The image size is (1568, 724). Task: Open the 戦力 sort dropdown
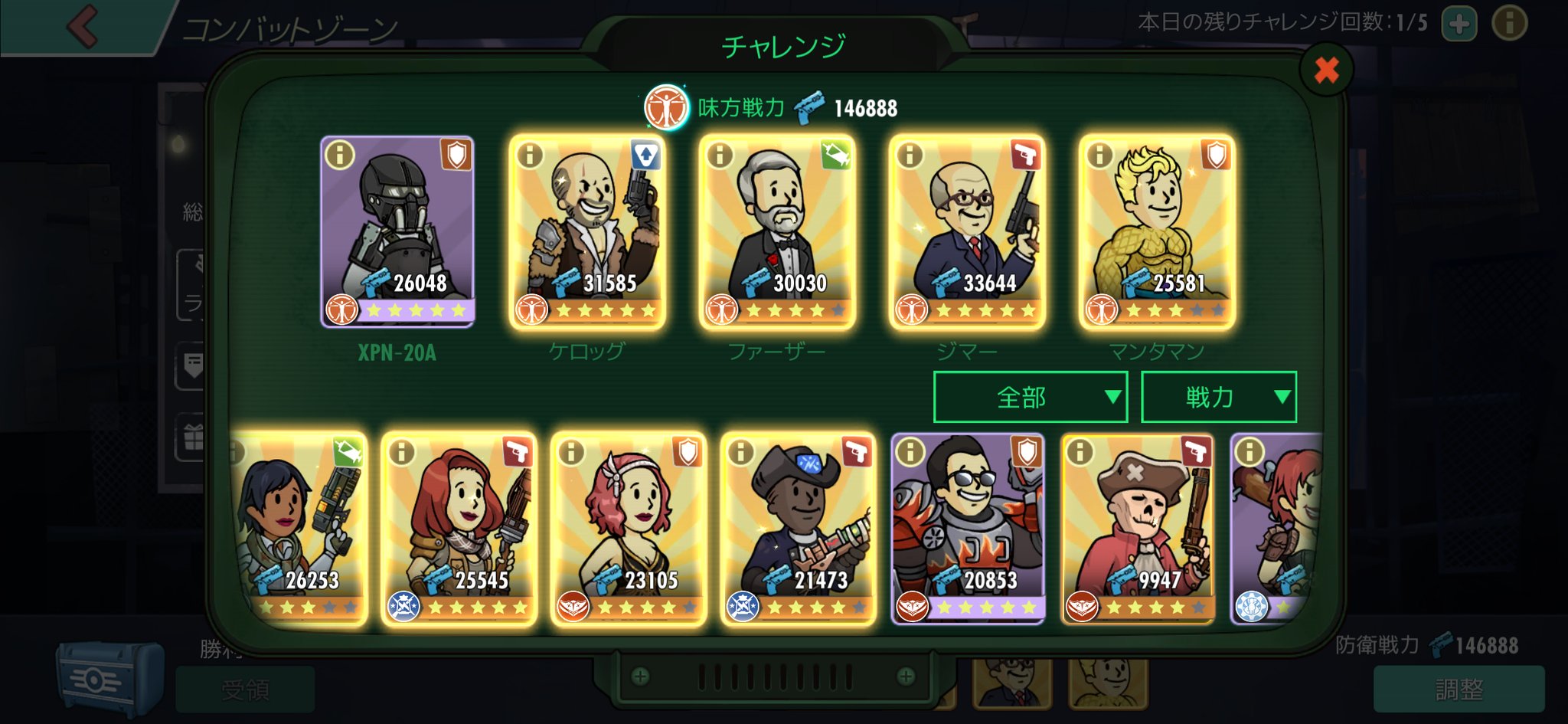(x=1218, y=397)
